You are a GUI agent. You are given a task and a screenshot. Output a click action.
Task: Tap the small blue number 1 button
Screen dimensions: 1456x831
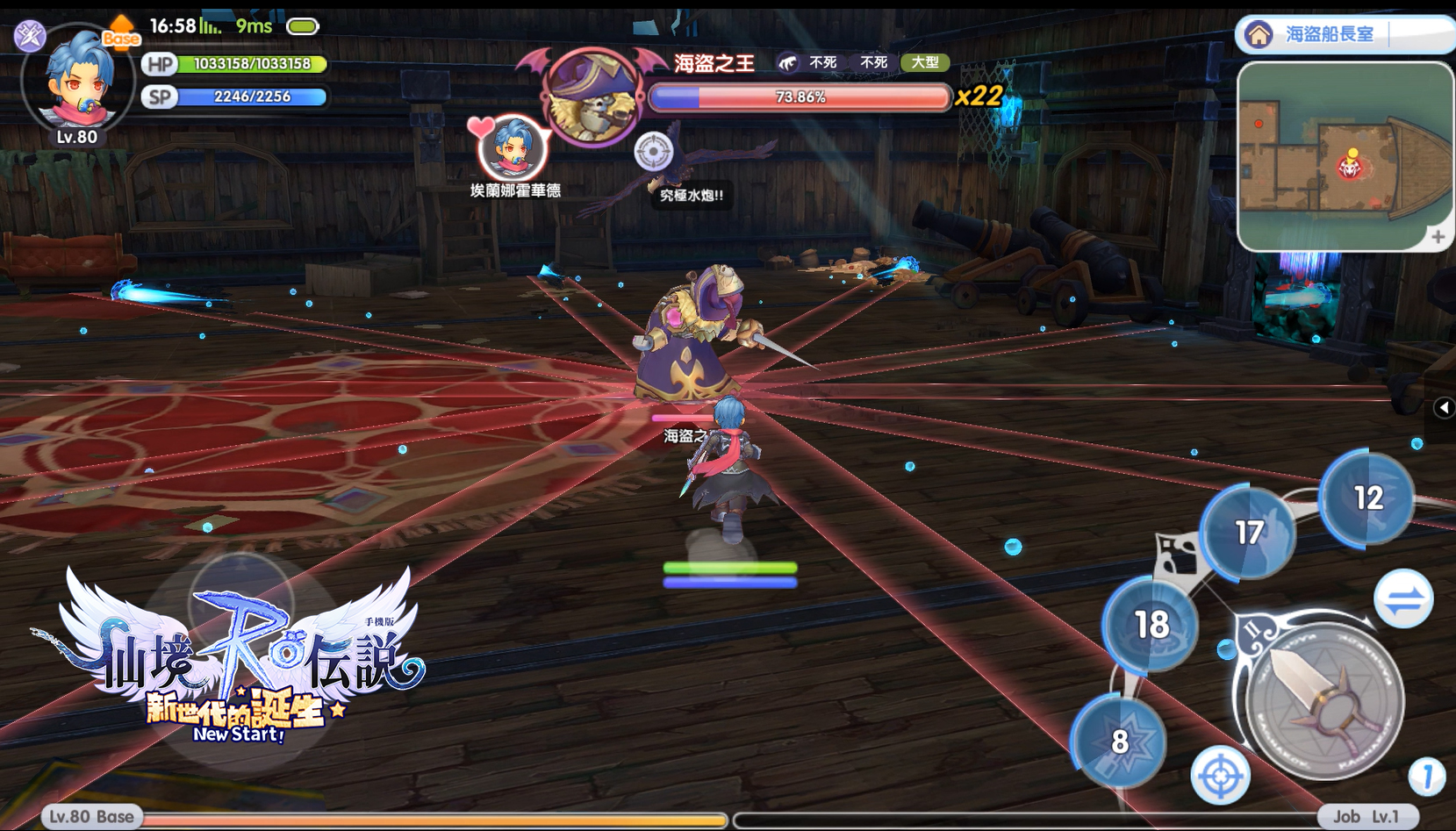pos(1426,776)
